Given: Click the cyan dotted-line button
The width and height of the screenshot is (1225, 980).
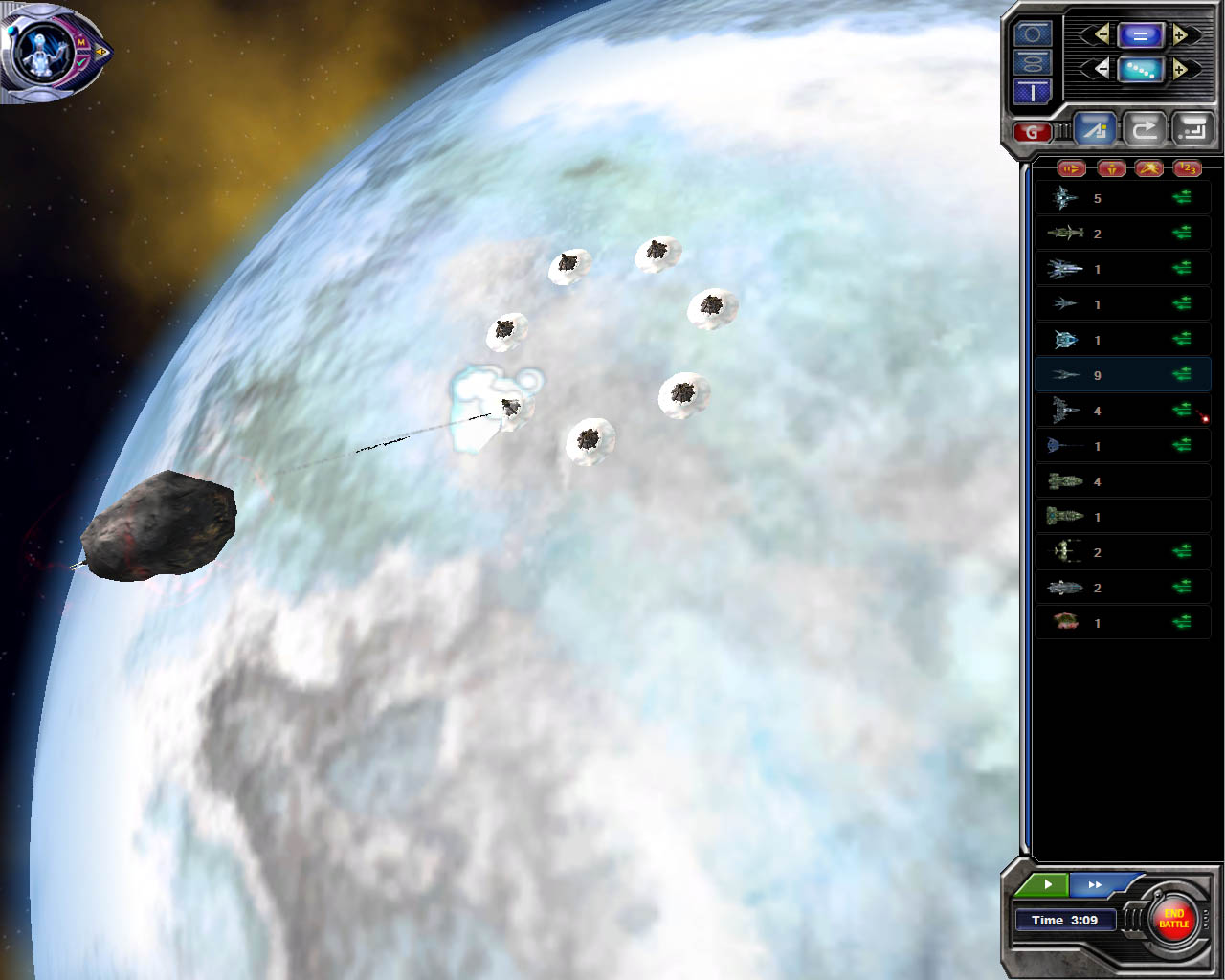Looking at the screenshot, I should [1140, 69].
